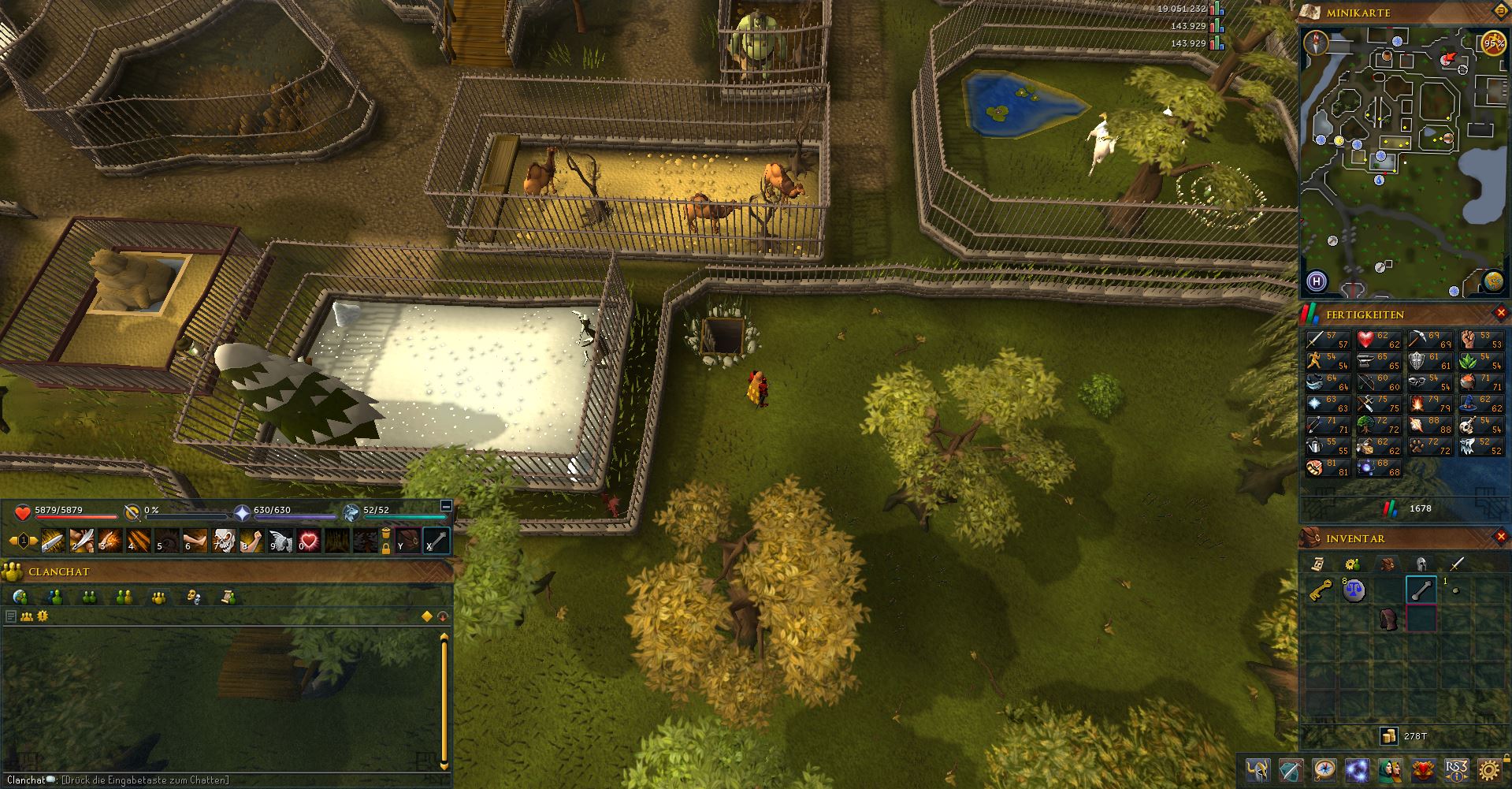Open the gear settings menu button
The height and width of the screenshot is (789, 1512).
(1488, 770)
